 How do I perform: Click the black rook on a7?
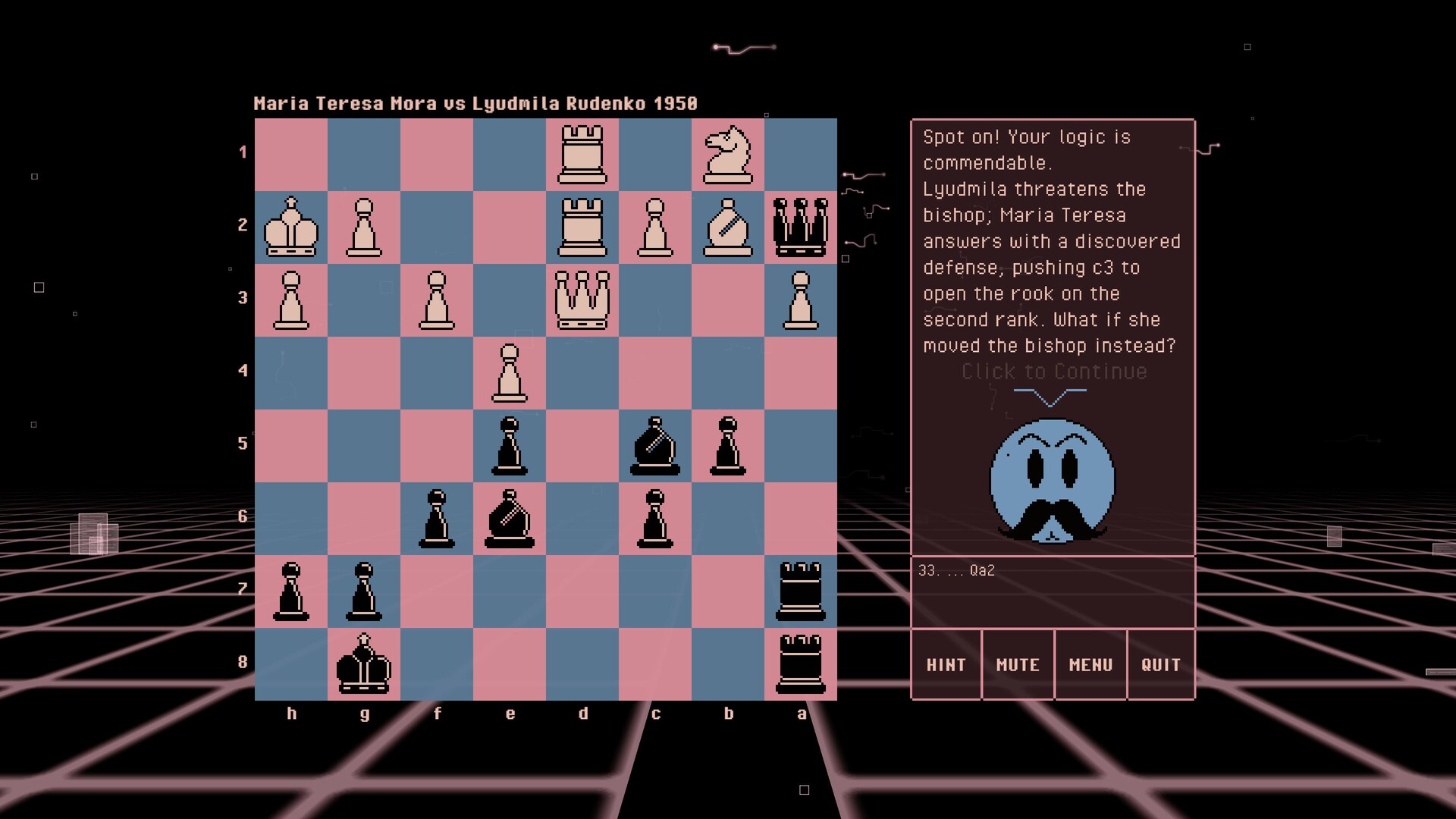click(x=801, y=591)
